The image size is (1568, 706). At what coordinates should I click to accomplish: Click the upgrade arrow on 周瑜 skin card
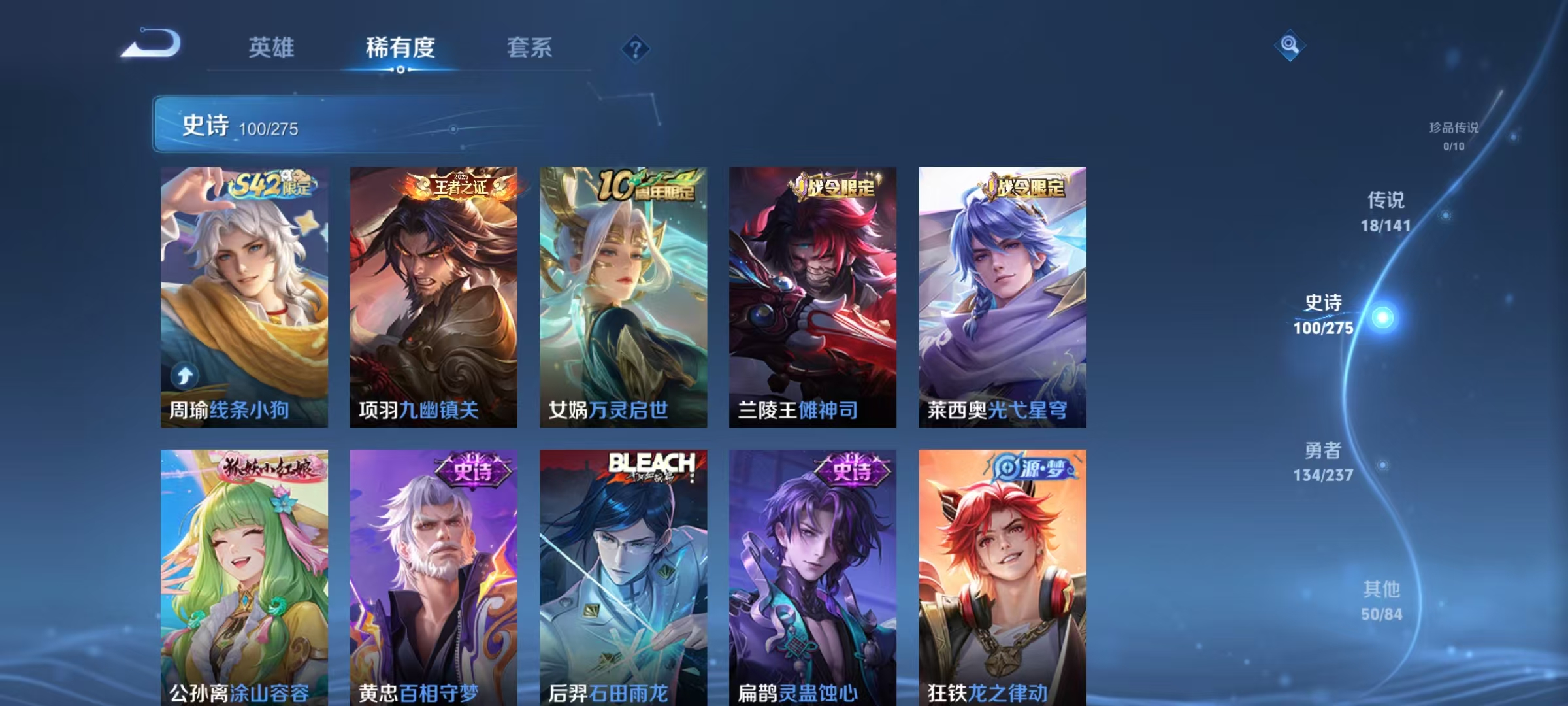185,373
